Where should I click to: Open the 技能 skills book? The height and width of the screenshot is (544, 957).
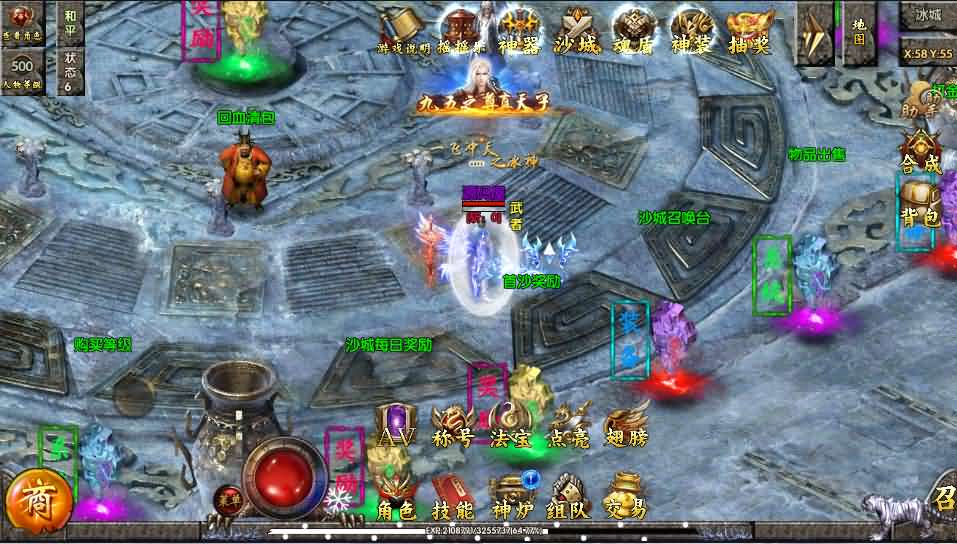453,497
